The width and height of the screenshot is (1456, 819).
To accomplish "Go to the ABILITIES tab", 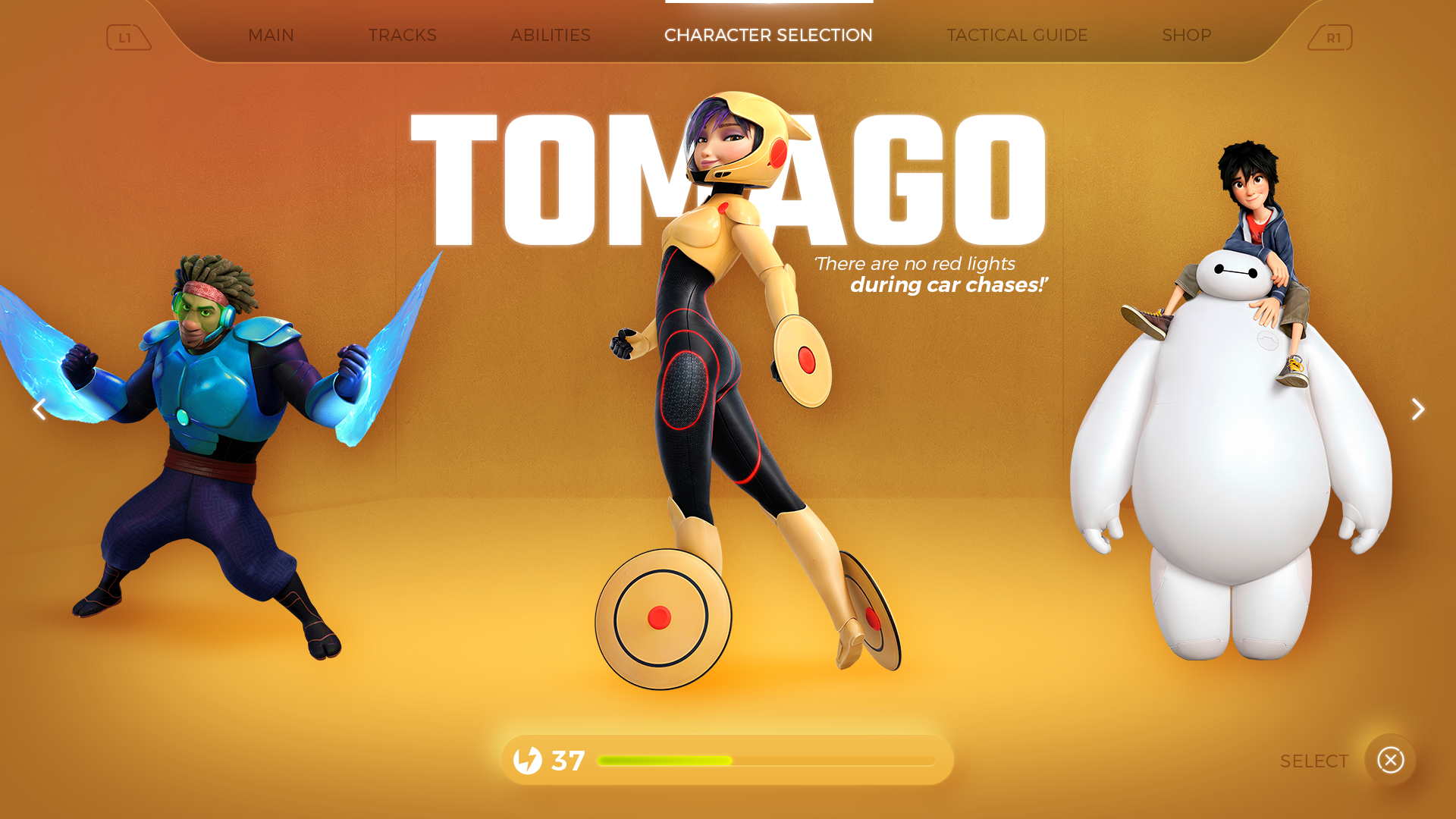I will tap(550, 36).
